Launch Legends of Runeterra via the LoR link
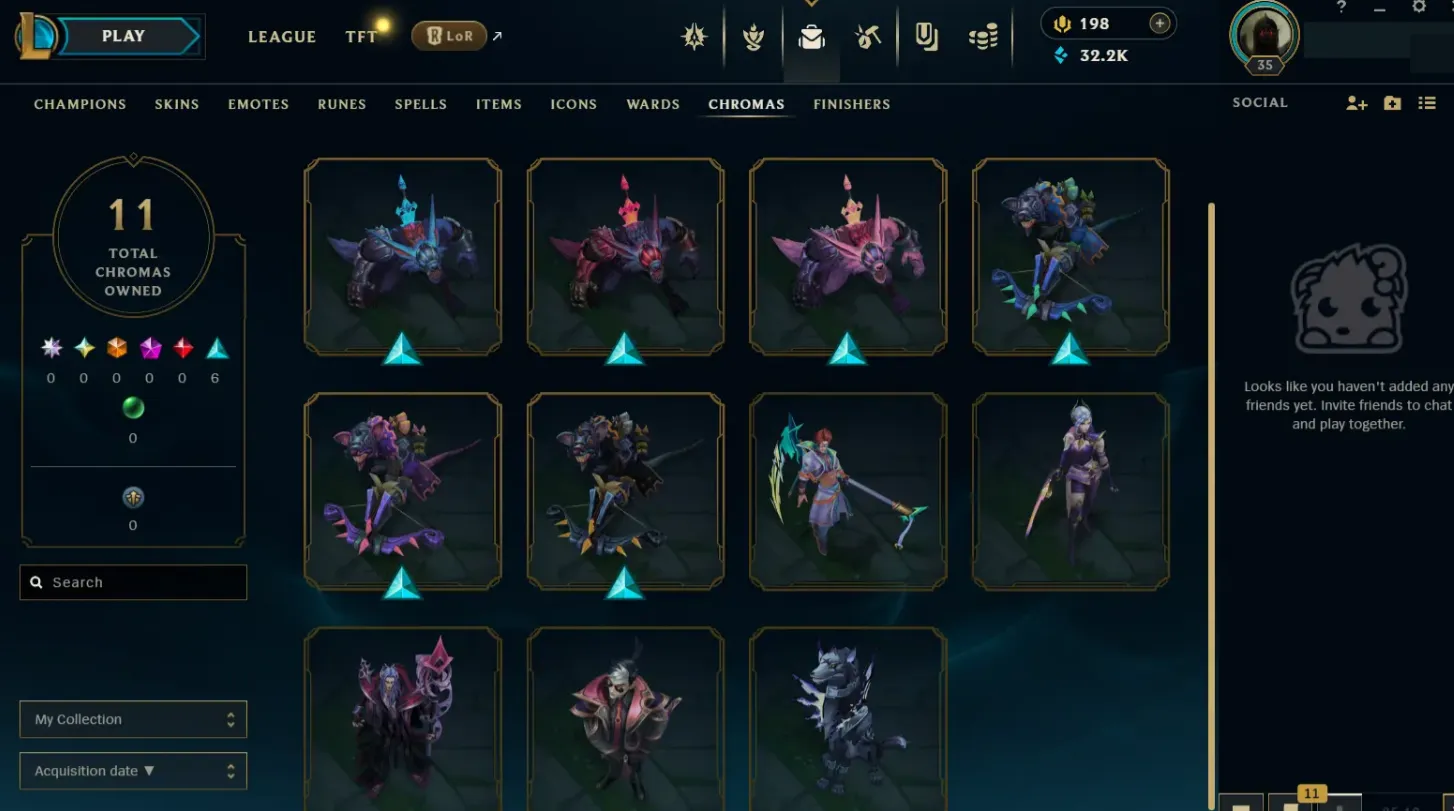 point(449,34)
